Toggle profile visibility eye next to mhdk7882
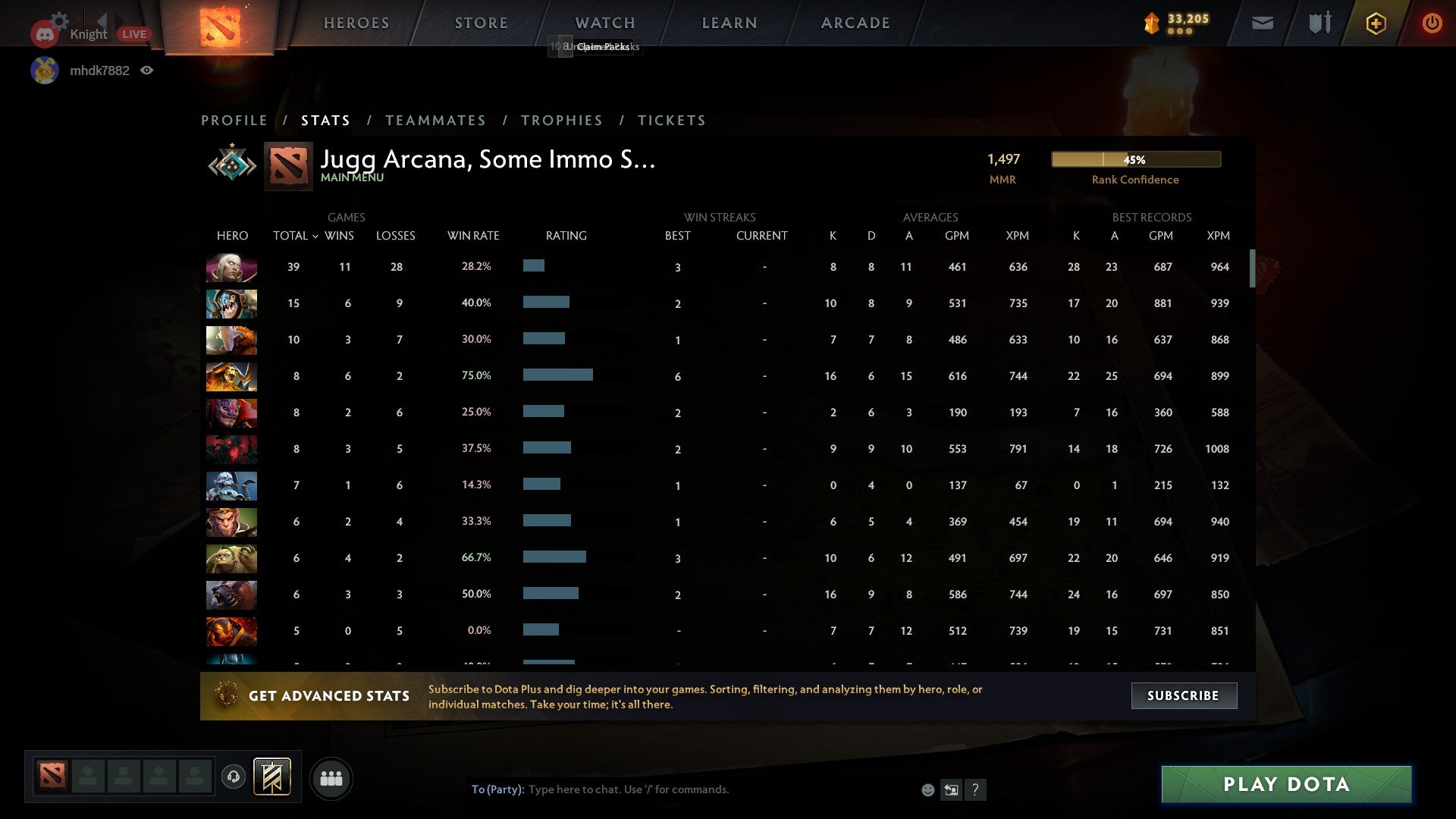The height and width of the screenshot is (819, 1456). (x=147, y=70)
